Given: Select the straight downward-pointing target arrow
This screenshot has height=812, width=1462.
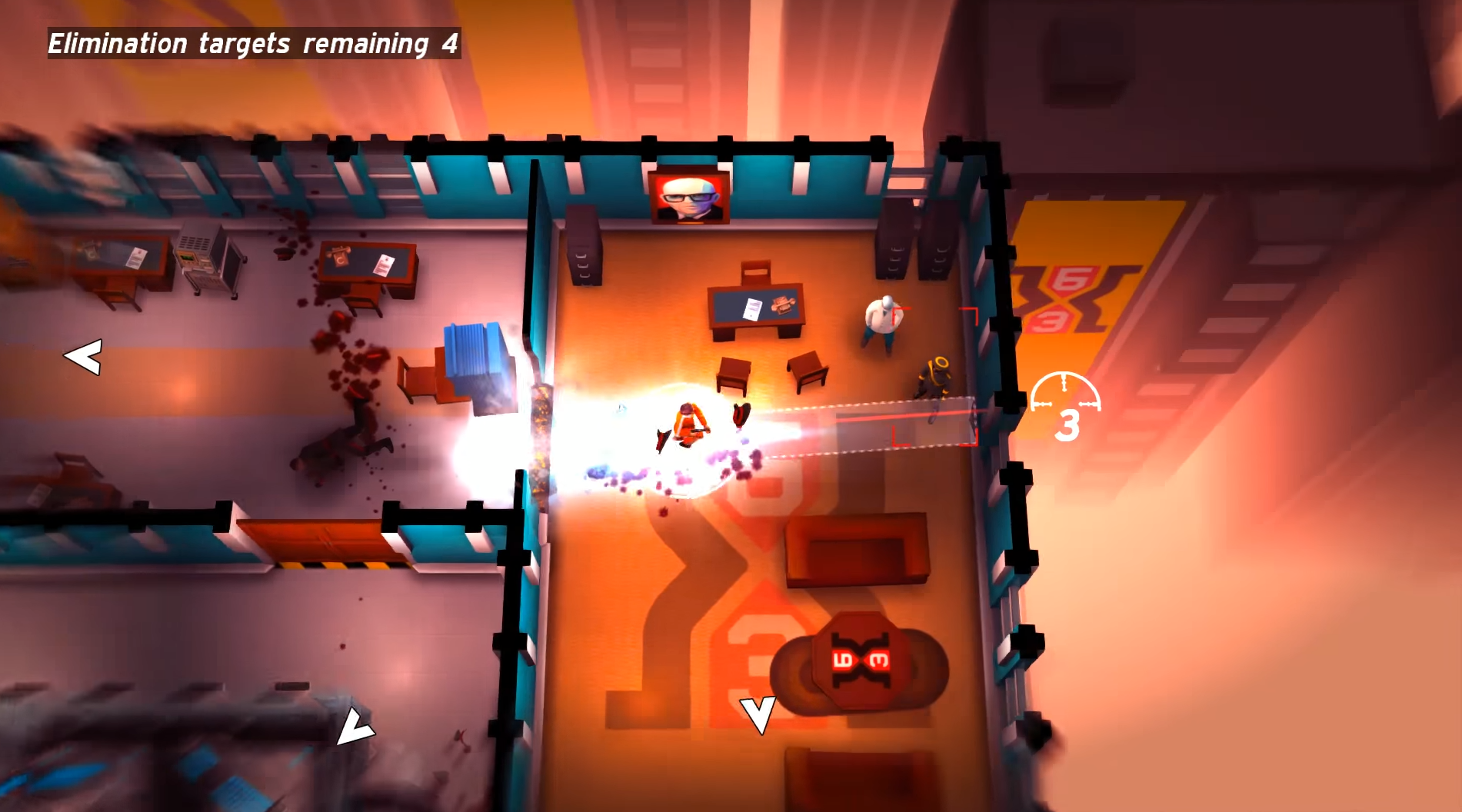Looking at the screenshot, I should pos(758,715).
